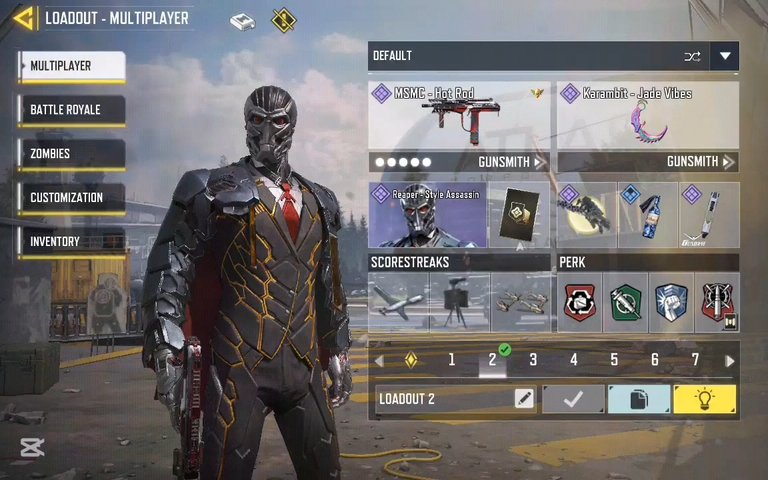The image size is (768, 480).
Task: Open the Customization section
Action: tap(70, 198)
